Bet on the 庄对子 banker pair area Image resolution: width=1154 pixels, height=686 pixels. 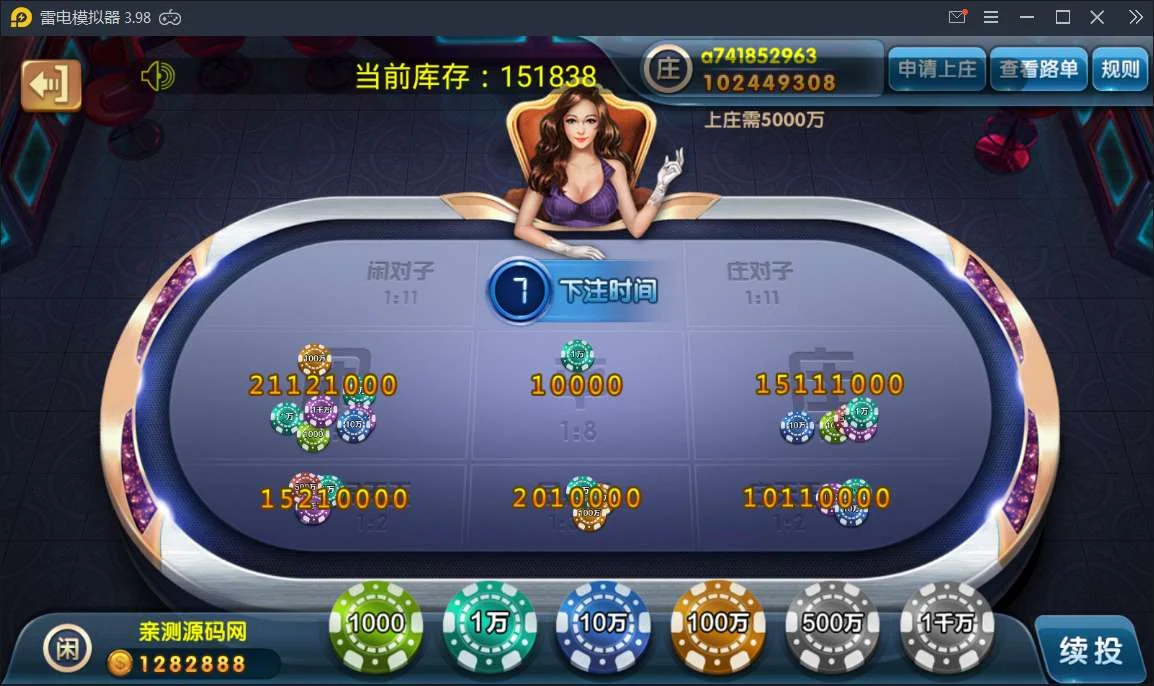pyautogui.click(x=760, y=282)
